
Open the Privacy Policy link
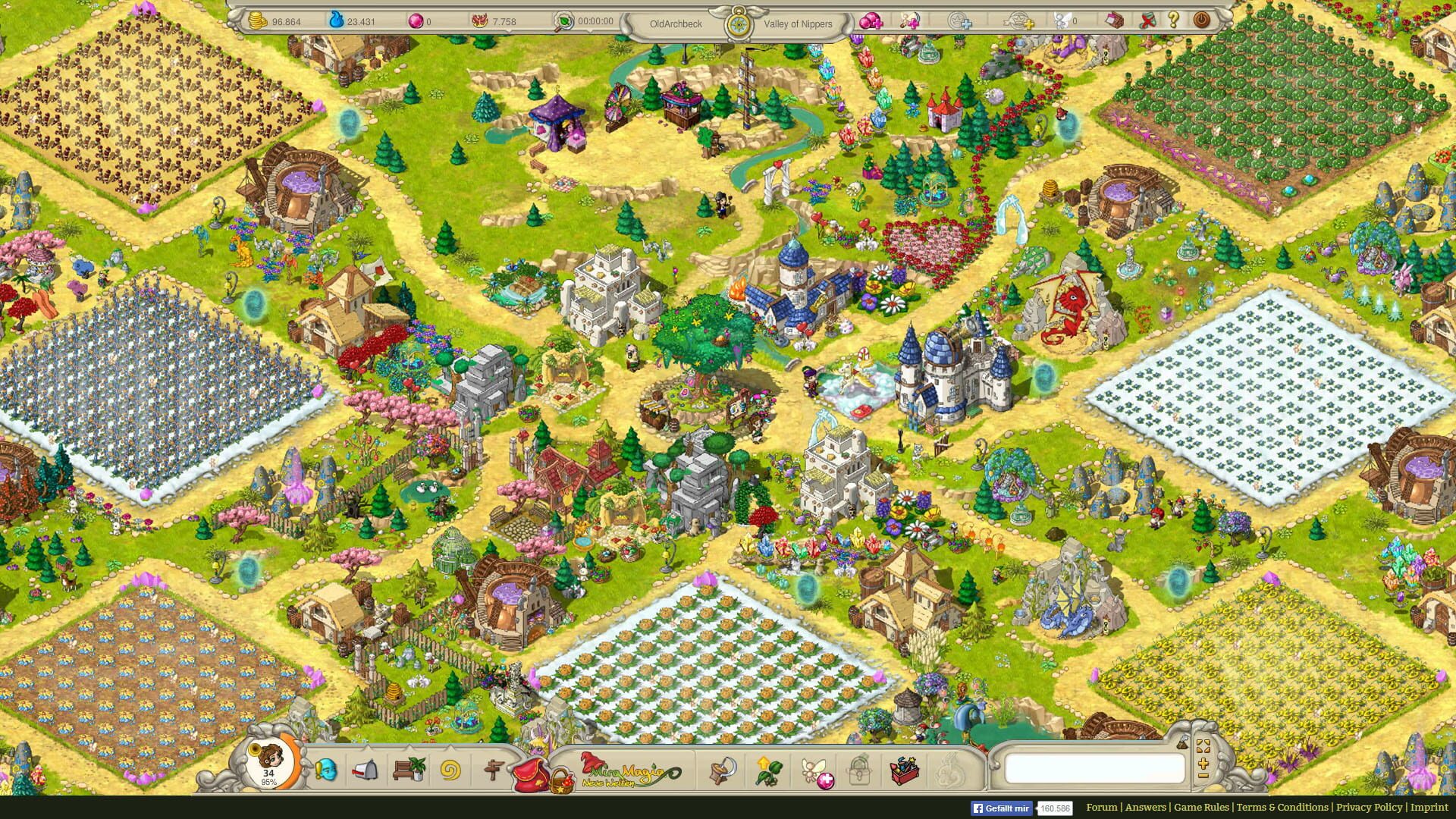click(x=1369, y=807)
